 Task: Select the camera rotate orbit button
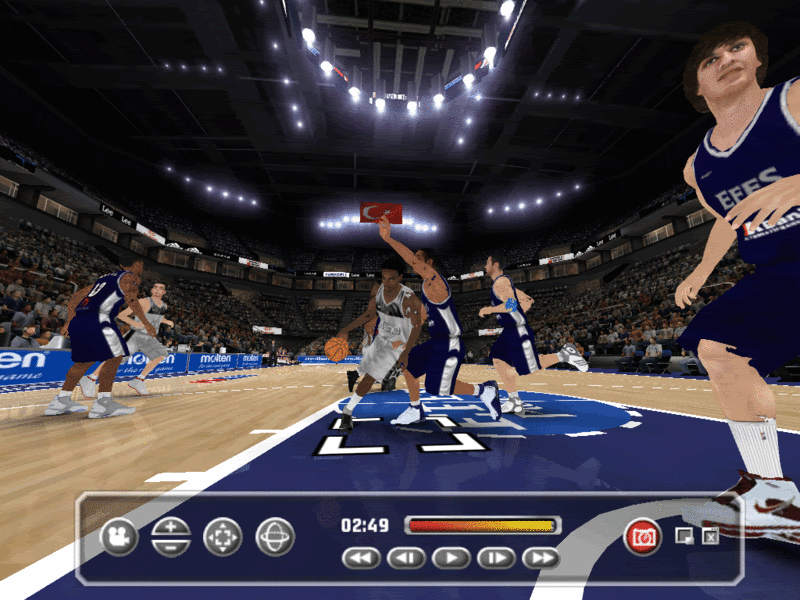pyautogui.click(x=275, y=537)
